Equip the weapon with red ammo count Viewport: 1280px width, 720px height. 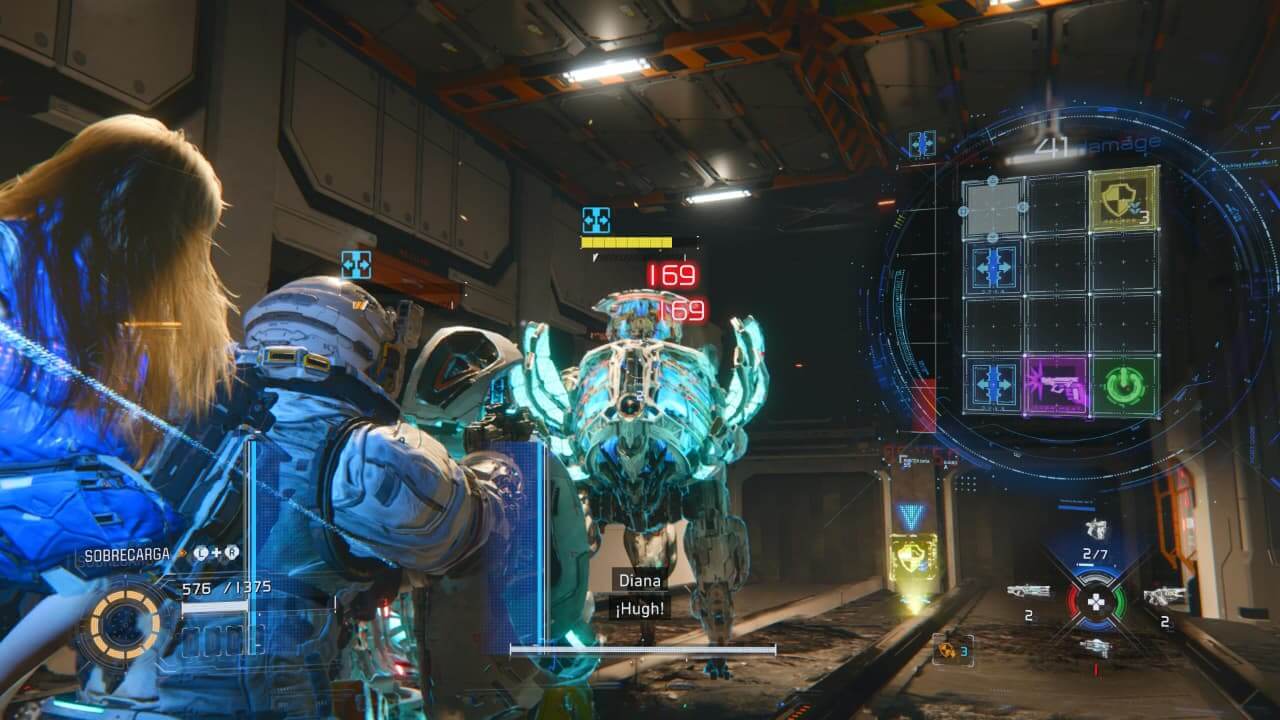point(1096,649)
